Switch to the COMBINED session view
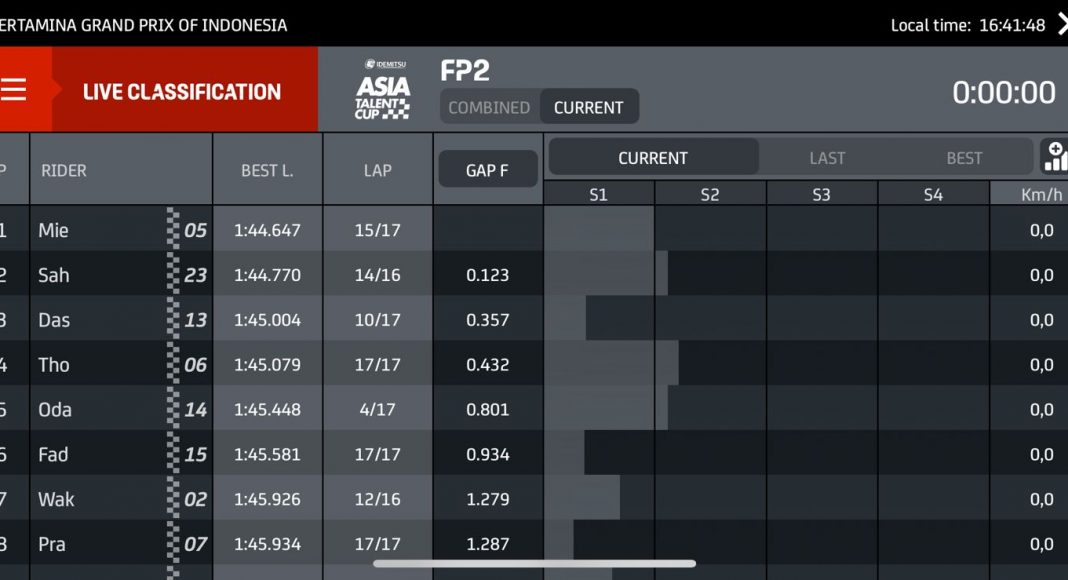This screenshot has width=1068, height=580. (489, 107)
